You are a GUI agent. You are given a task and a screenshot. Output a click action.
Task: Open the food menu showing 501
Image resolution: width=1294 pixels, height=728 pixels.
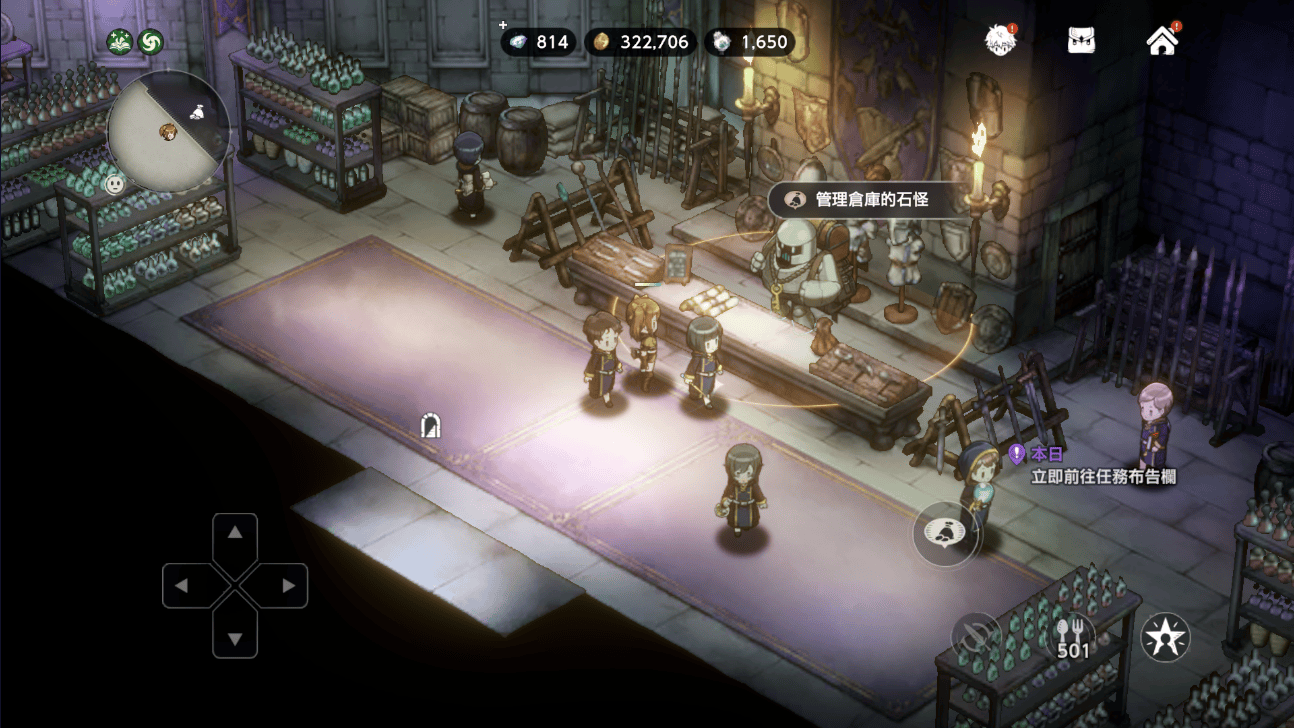click(x=1071, y=637)
